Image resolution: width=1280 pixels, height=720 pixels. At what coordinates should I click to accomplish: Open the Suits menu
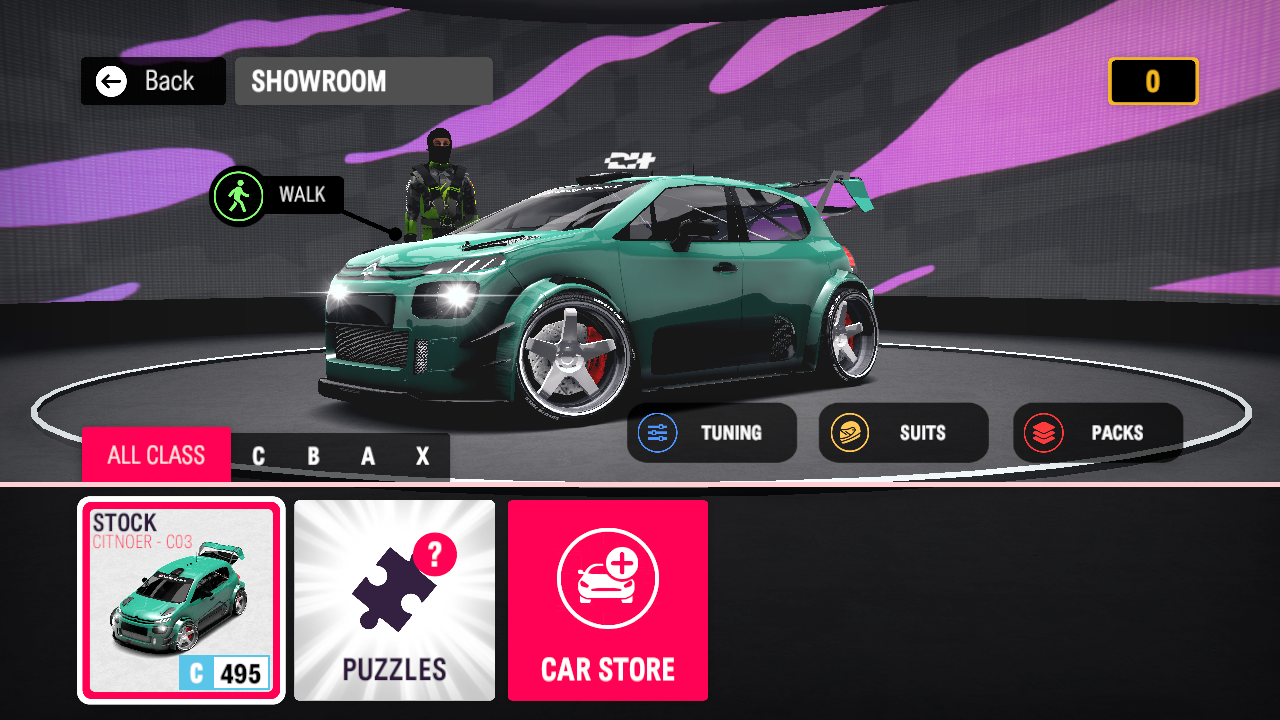[903, 433]
